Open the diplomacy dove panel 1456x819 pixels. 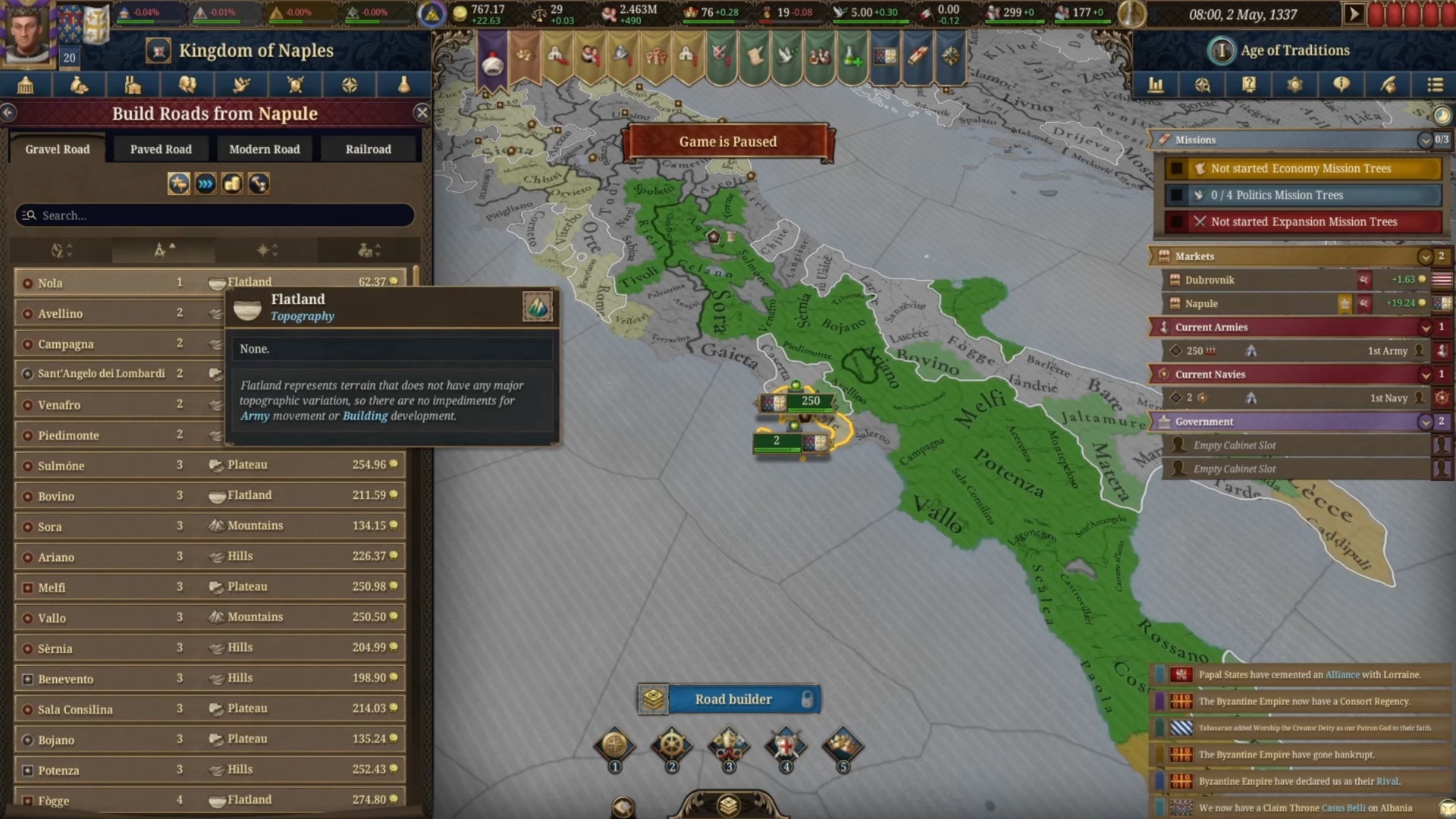coord(241,85)
